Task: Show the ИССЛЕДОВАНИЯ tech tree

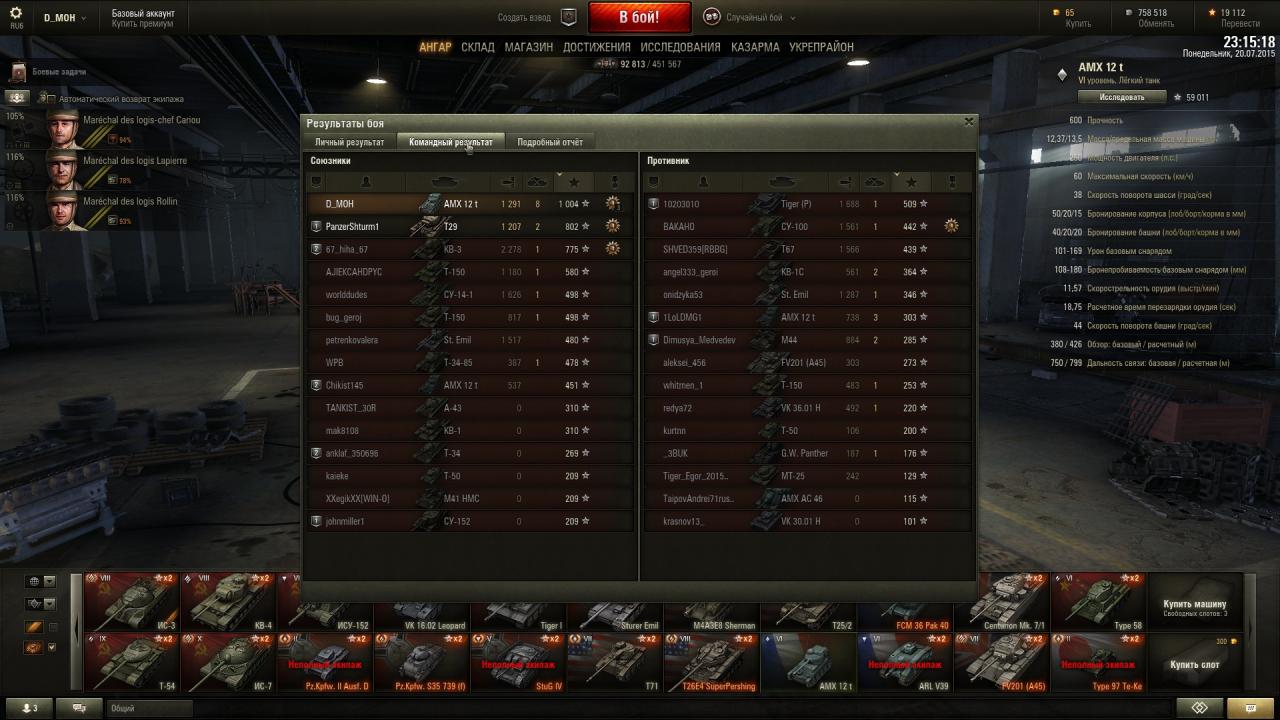Action: (680, 47)
